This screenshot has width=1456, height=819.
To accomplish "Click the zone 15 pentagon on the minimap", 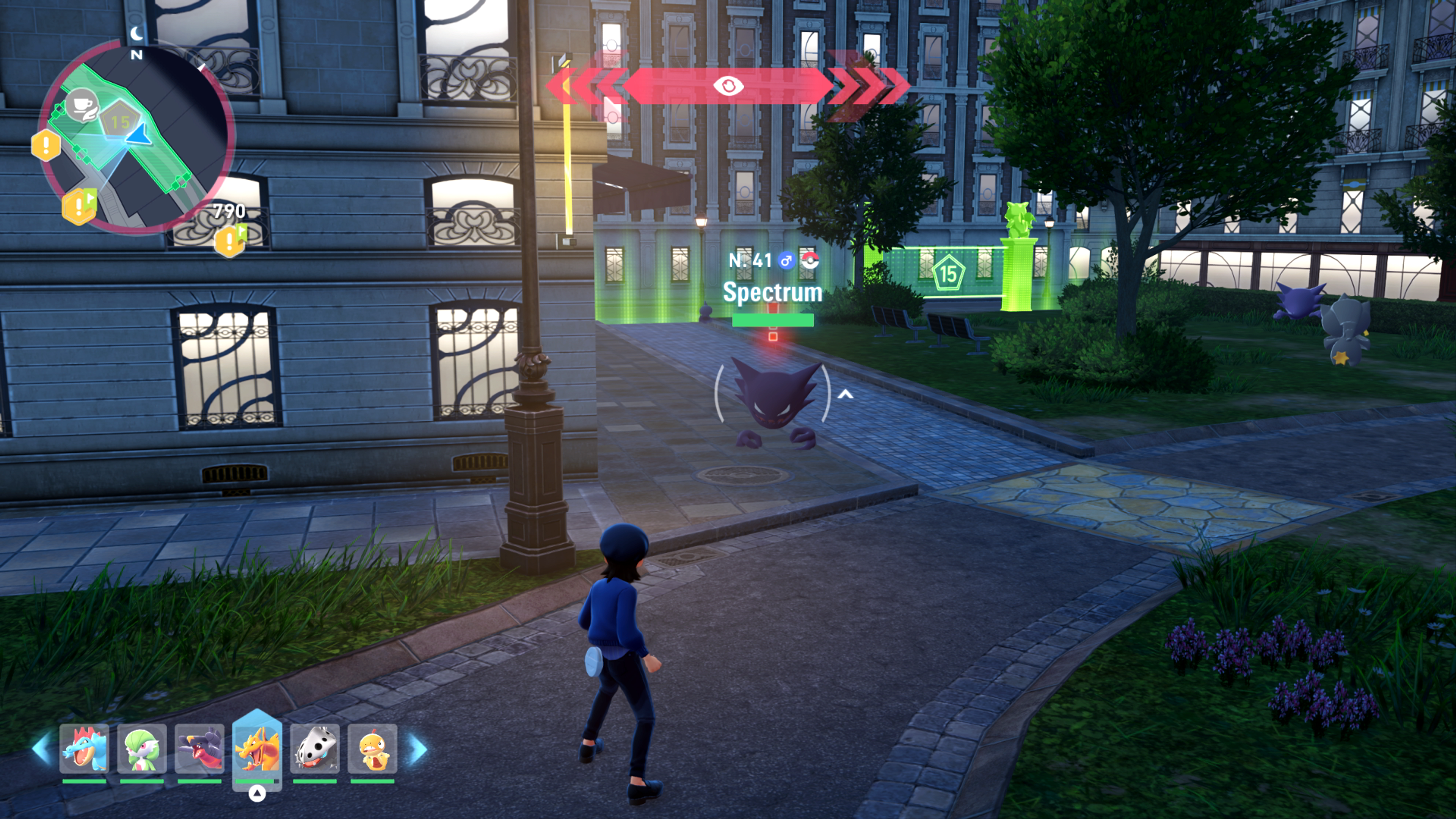I will point(120,121).
